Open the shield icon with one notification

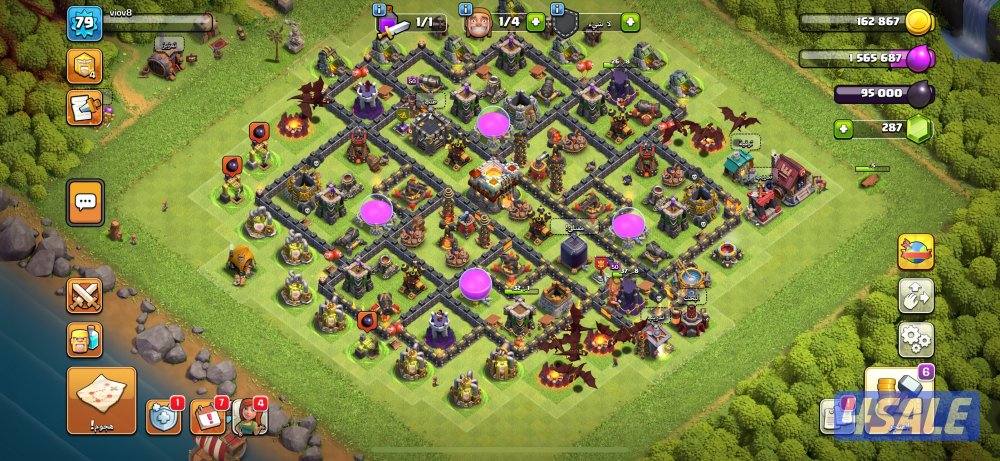(162, 417)
